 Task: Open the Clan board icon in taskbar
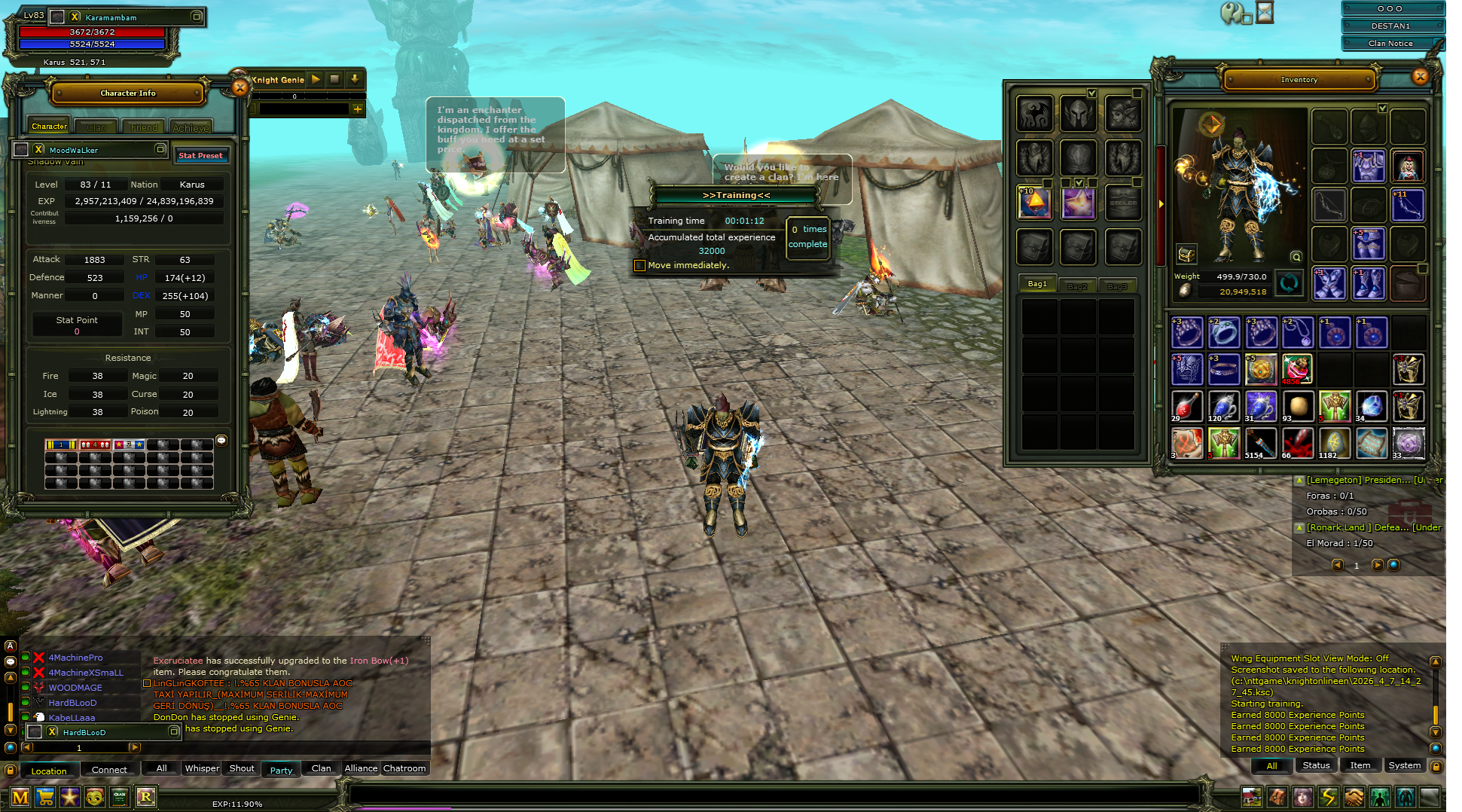119,797
